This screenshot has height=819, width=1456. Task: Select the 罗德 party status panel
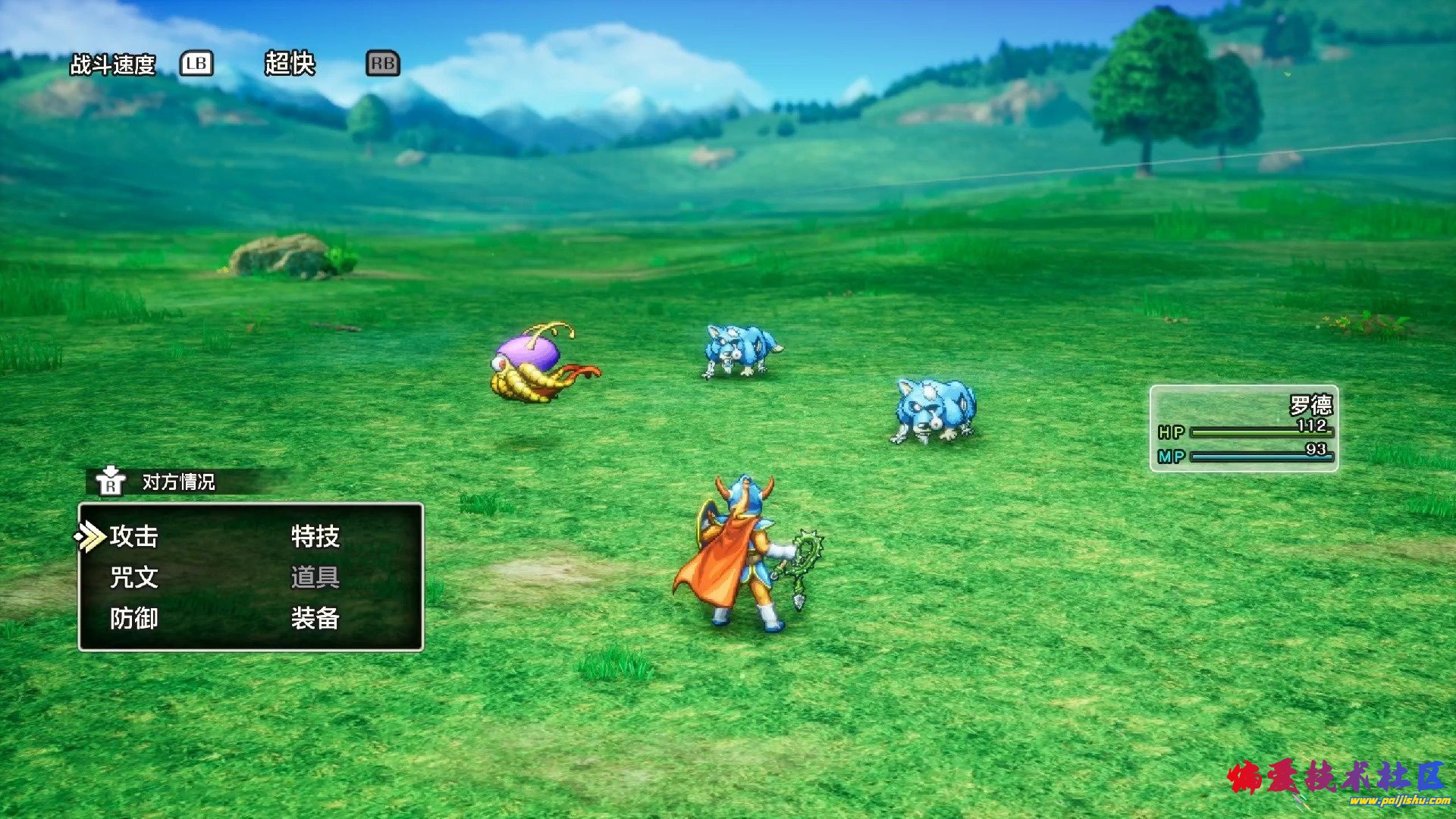point(1244,428)
